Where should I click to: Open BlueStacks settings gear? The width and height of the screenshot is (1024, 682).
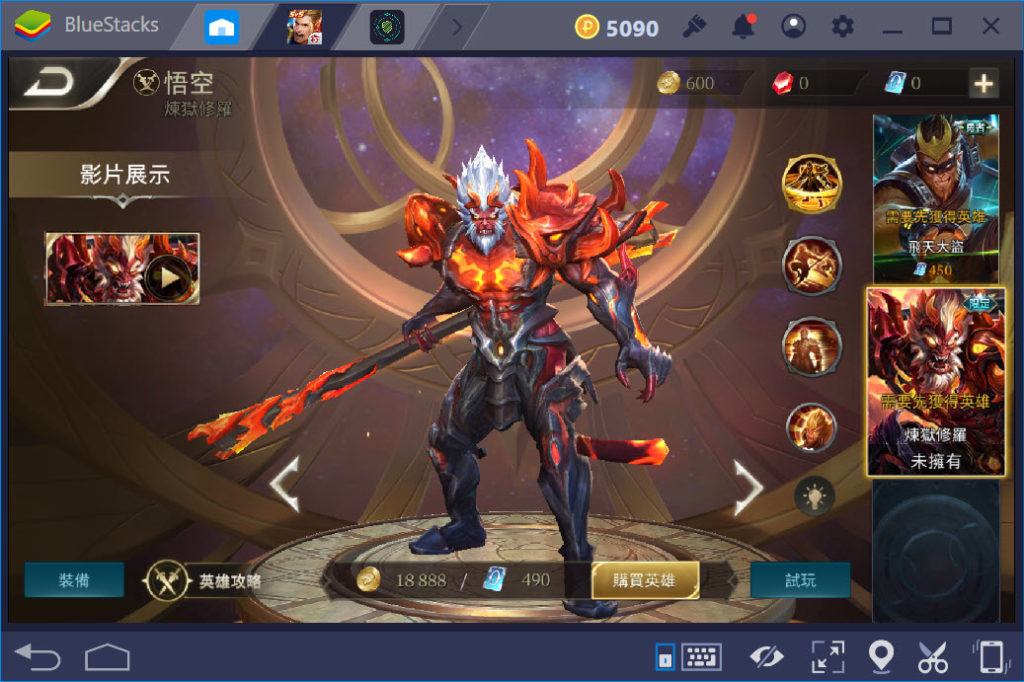click(x=843, y=26)
